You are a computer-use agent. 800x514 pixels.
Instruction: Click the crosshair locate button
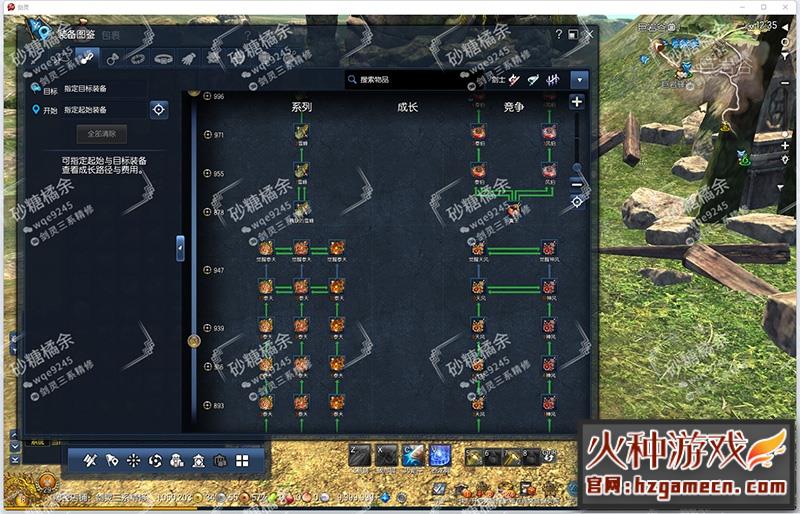tap(159, 109)
